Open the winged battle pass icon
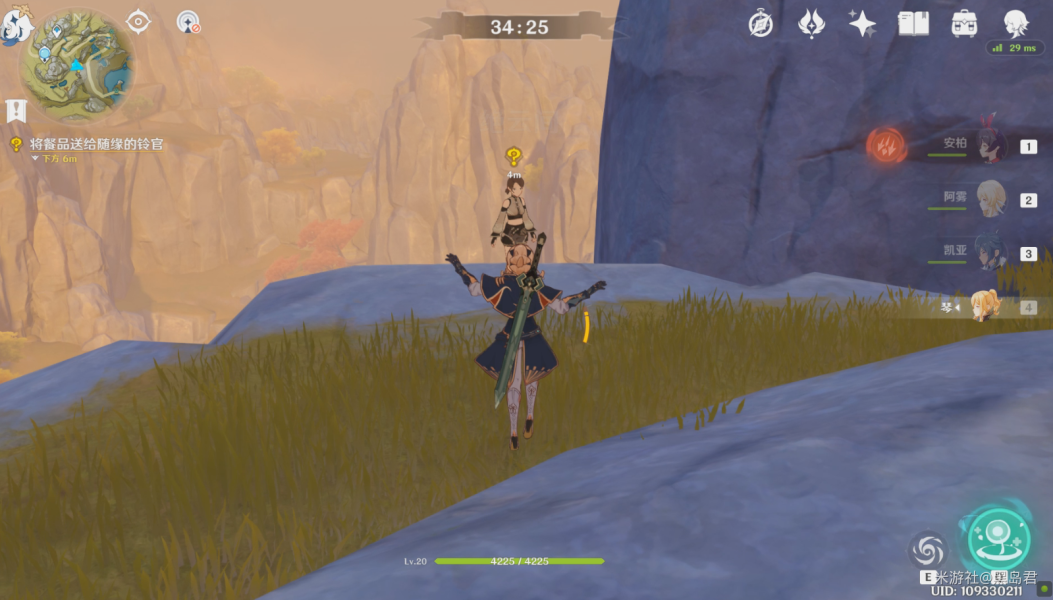 point(811,24)
